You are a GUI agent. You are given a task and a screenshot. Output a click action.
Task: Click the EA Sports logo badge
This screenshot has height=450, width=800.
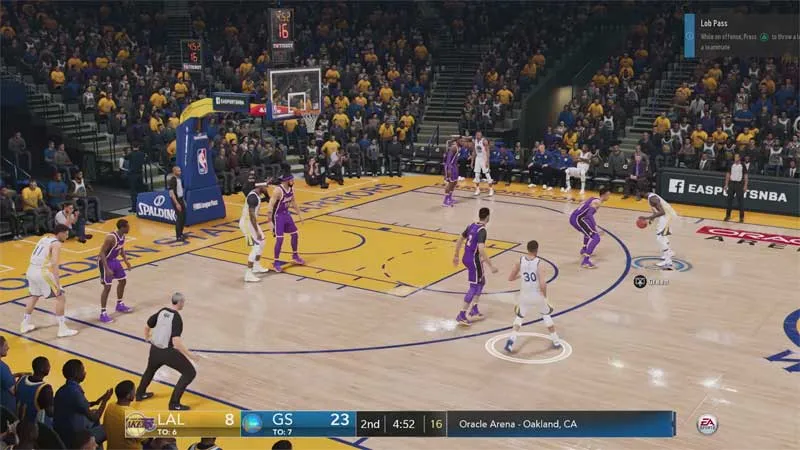[707, 424]
